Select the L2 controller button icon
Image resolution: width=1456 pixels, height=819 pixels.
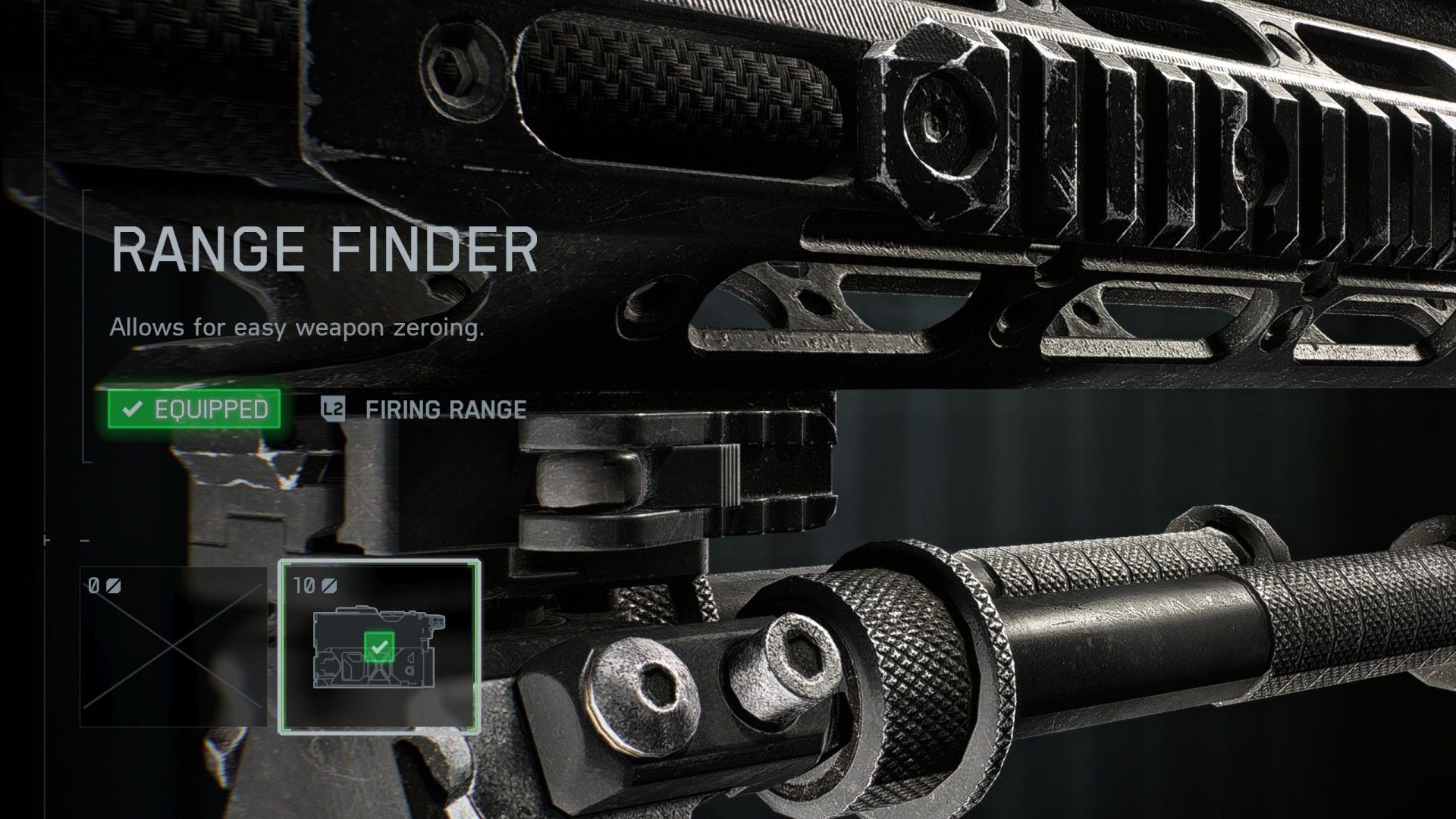332,410
